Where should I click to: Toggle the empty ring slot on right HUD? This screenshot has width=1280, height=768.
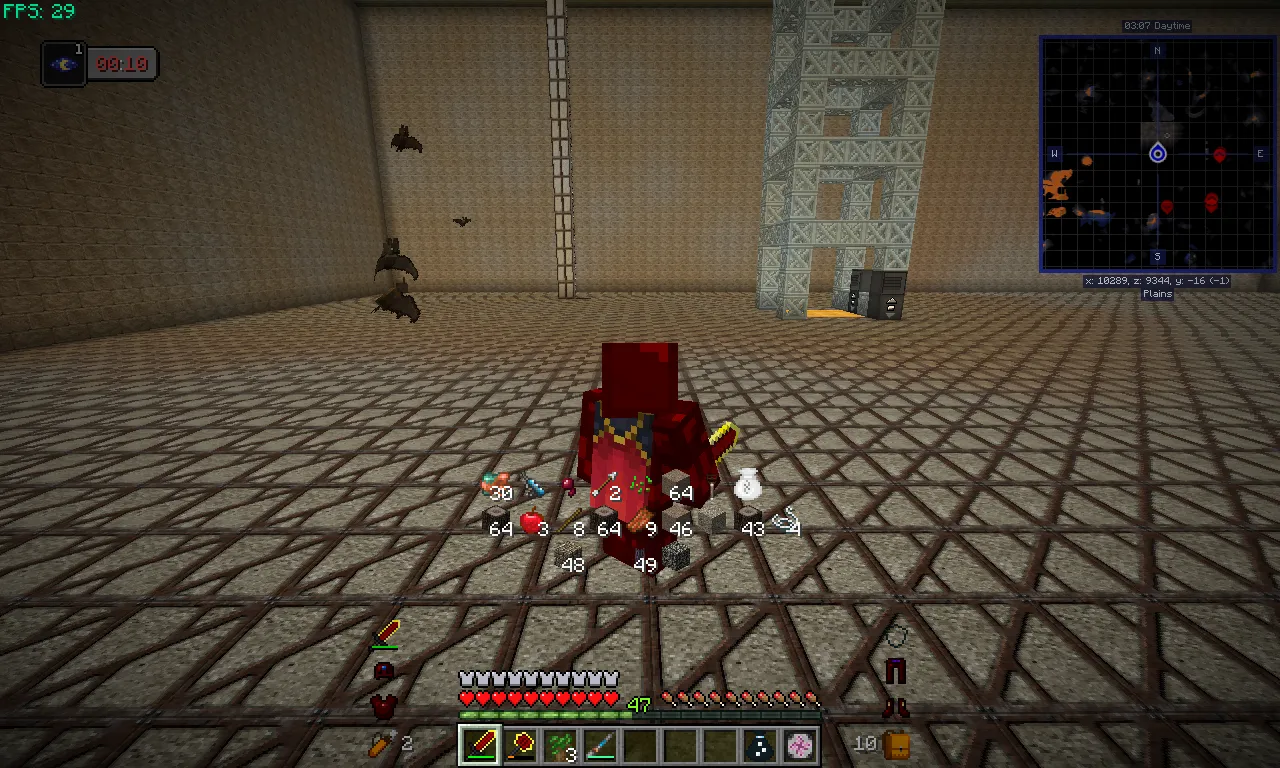click(x=896, y=636)
